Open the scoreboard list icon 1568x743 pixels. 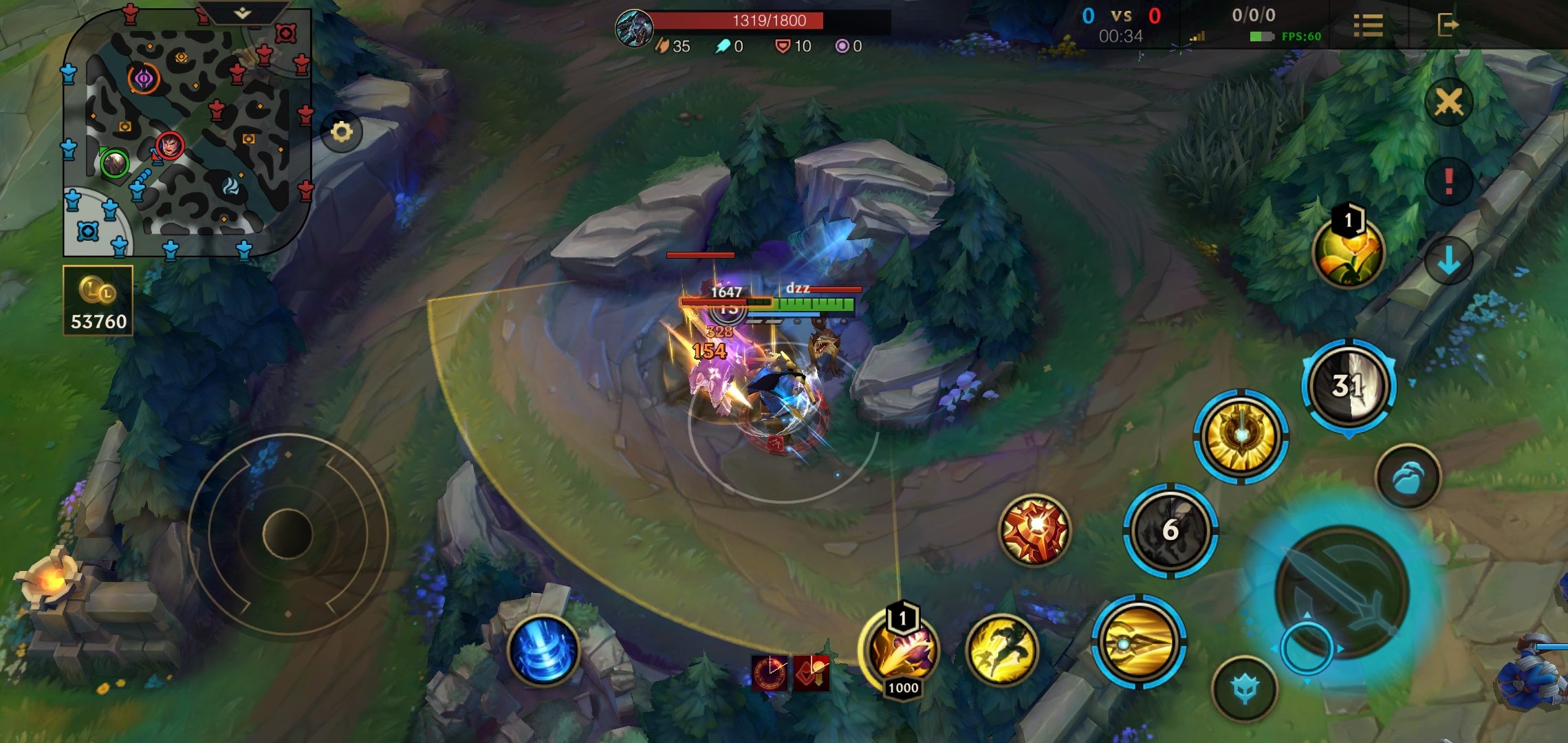click(x=1368, y=25)
